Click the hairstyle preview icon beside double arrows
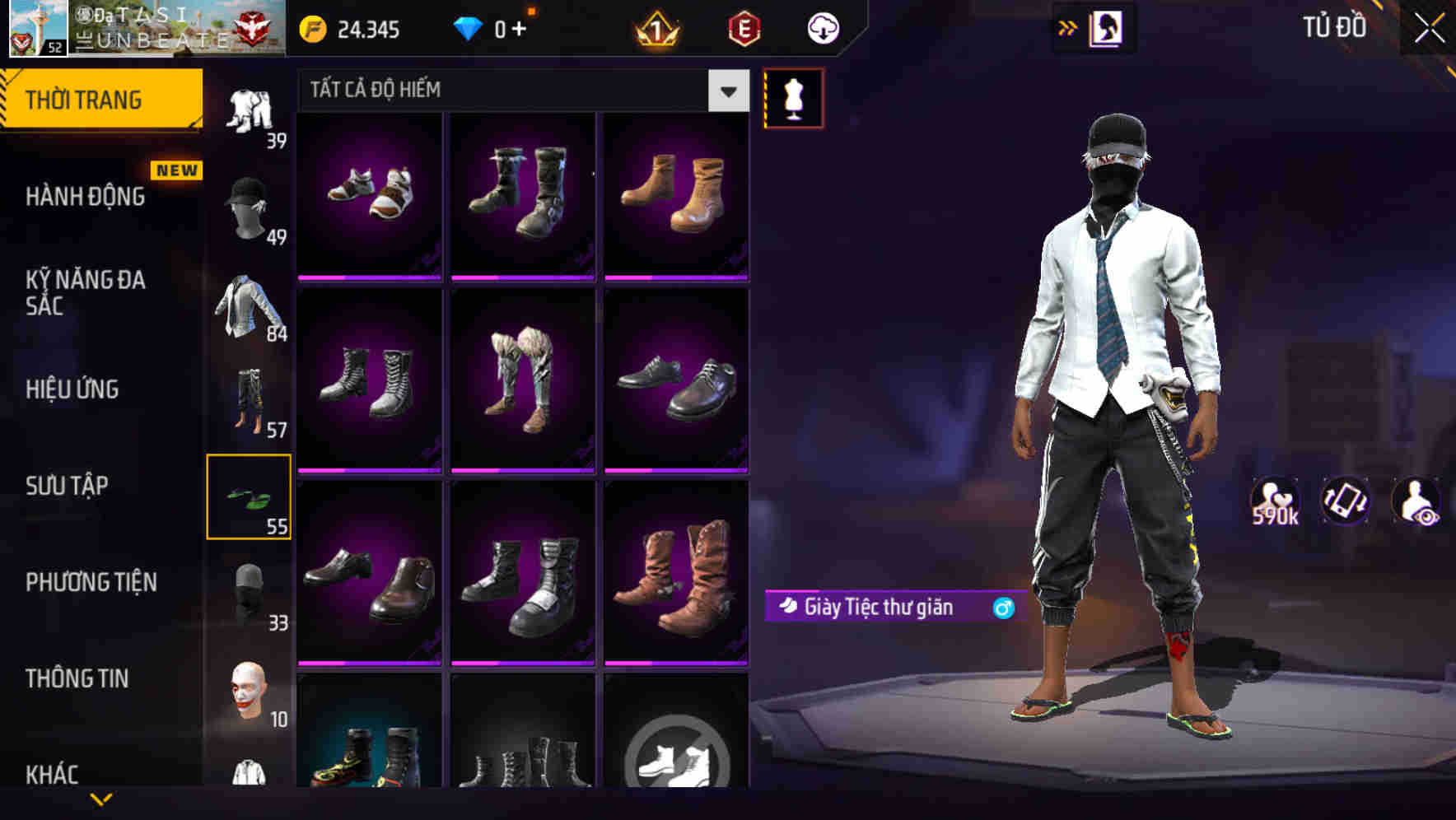Screen dimensions: 1456x820 (x=1108, y=27)
